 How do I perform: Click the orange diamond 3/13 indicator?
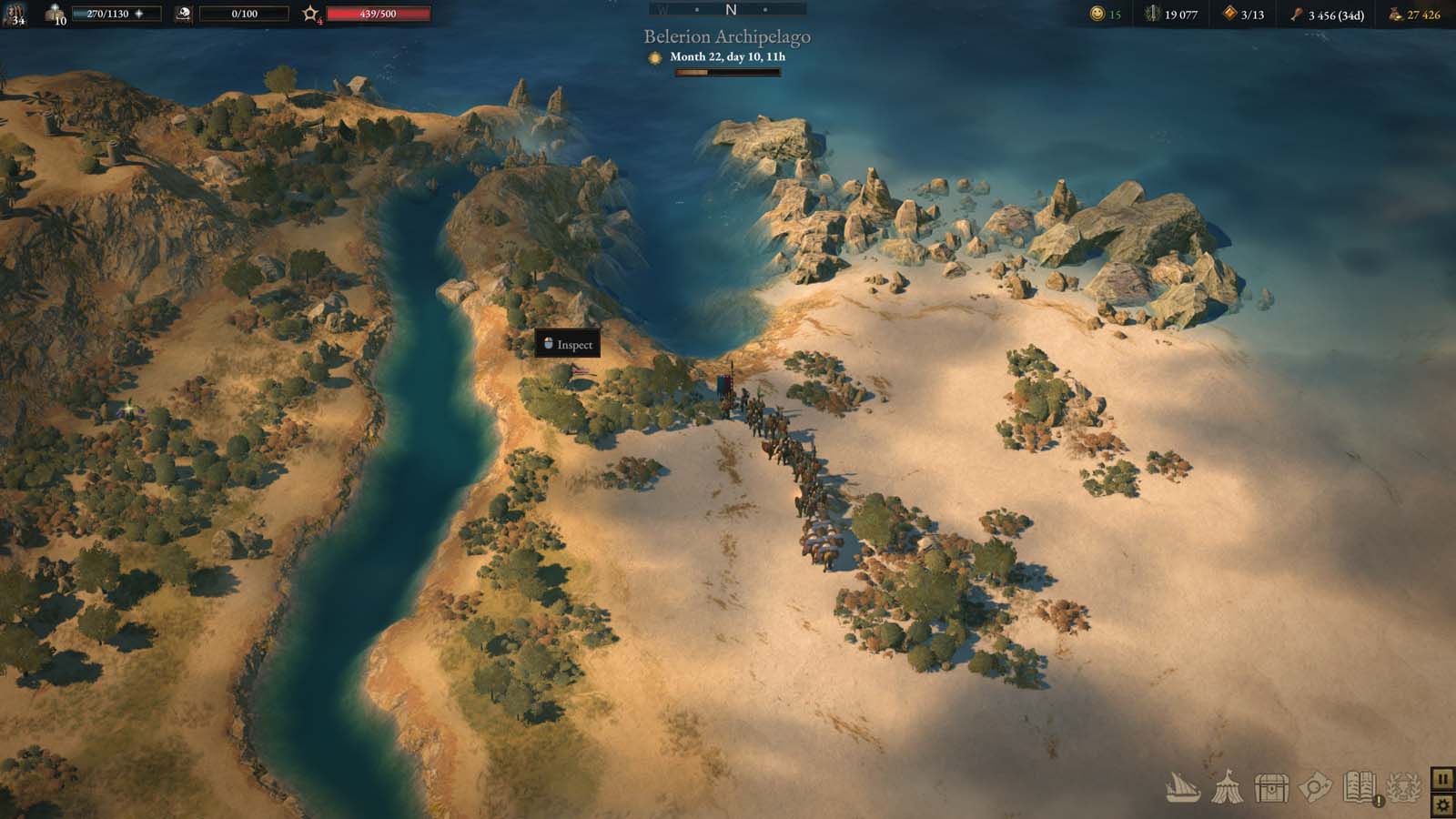(1230, 13)
